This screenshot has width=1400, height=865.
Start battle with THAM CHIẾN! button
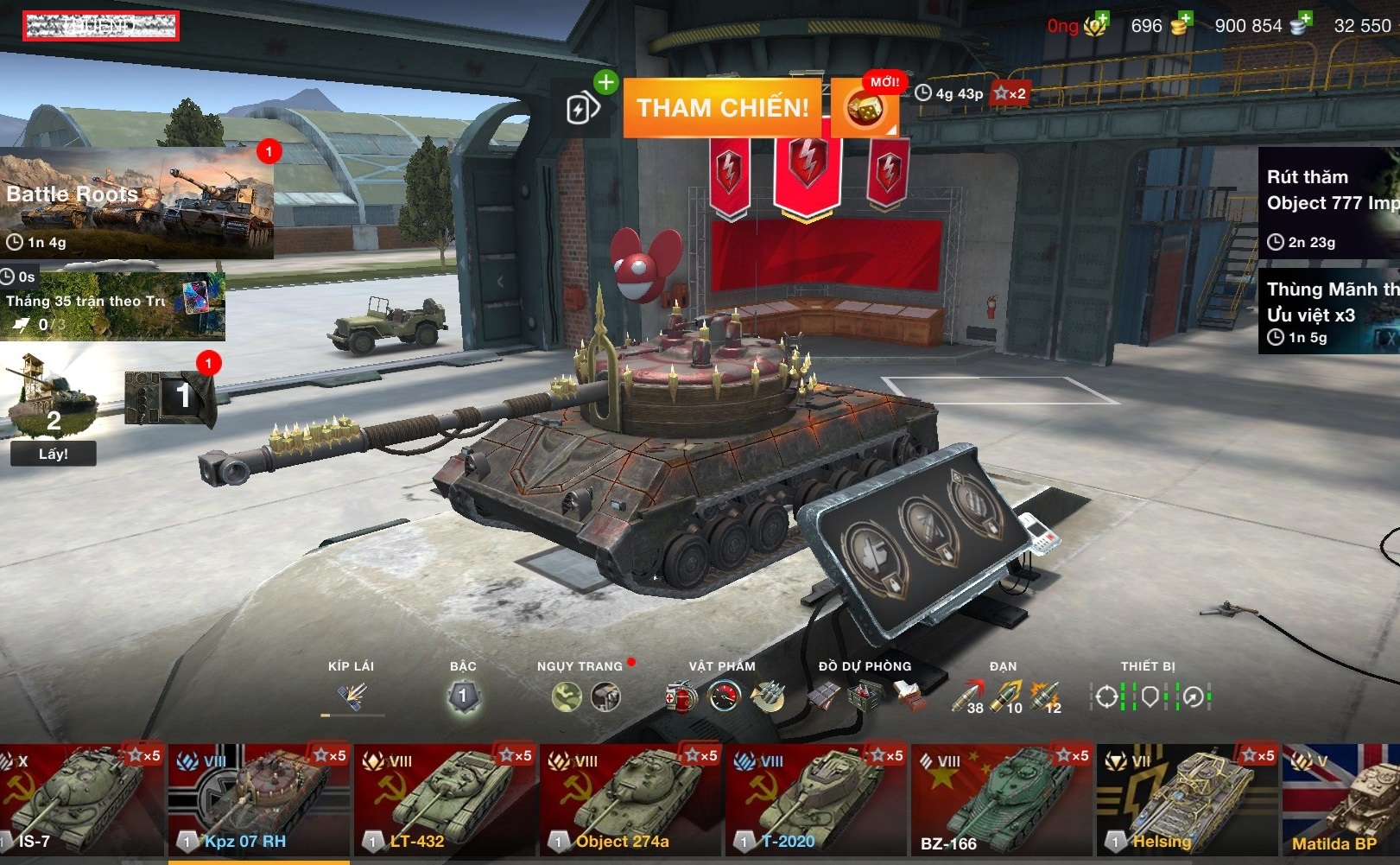pyautogui.click(x=723, y=108)
